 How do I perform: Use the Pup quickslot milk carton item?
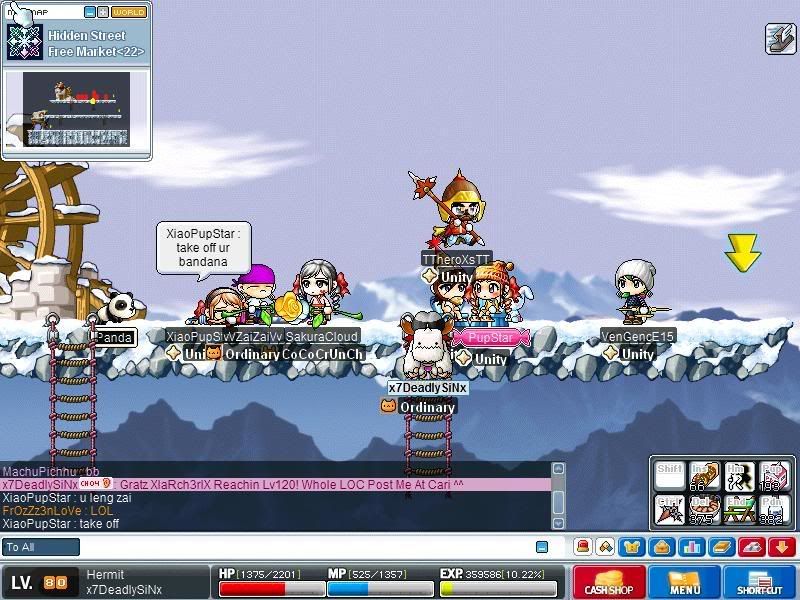(x=775, y=475)
